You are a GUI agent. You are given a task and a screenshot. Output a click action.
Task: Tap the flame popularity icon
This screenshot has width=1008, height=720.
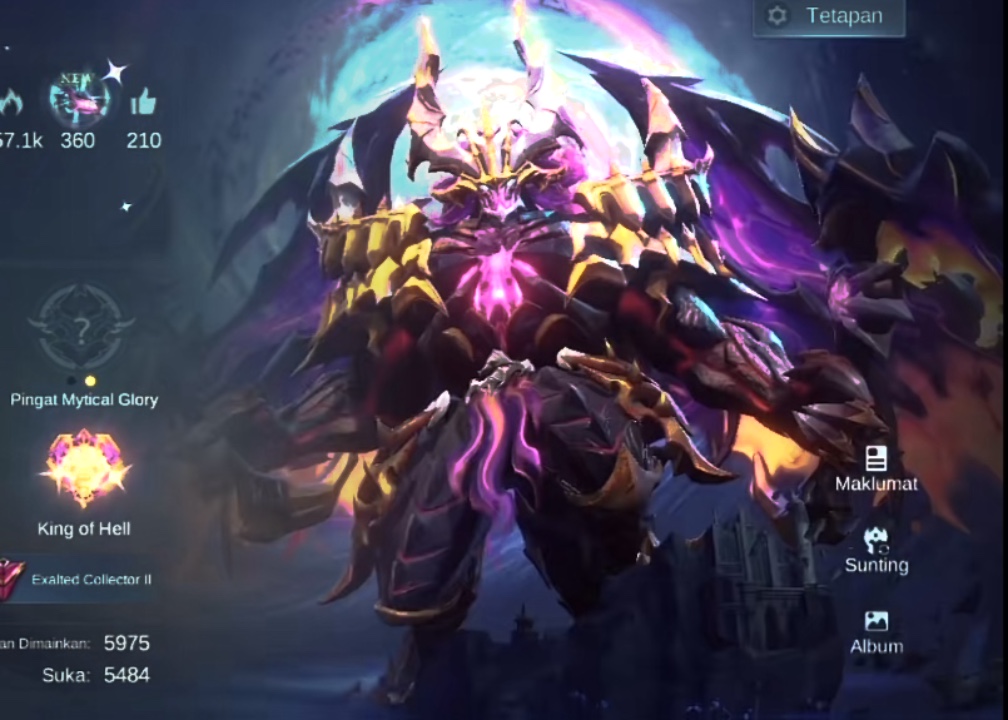pos(12,102)
